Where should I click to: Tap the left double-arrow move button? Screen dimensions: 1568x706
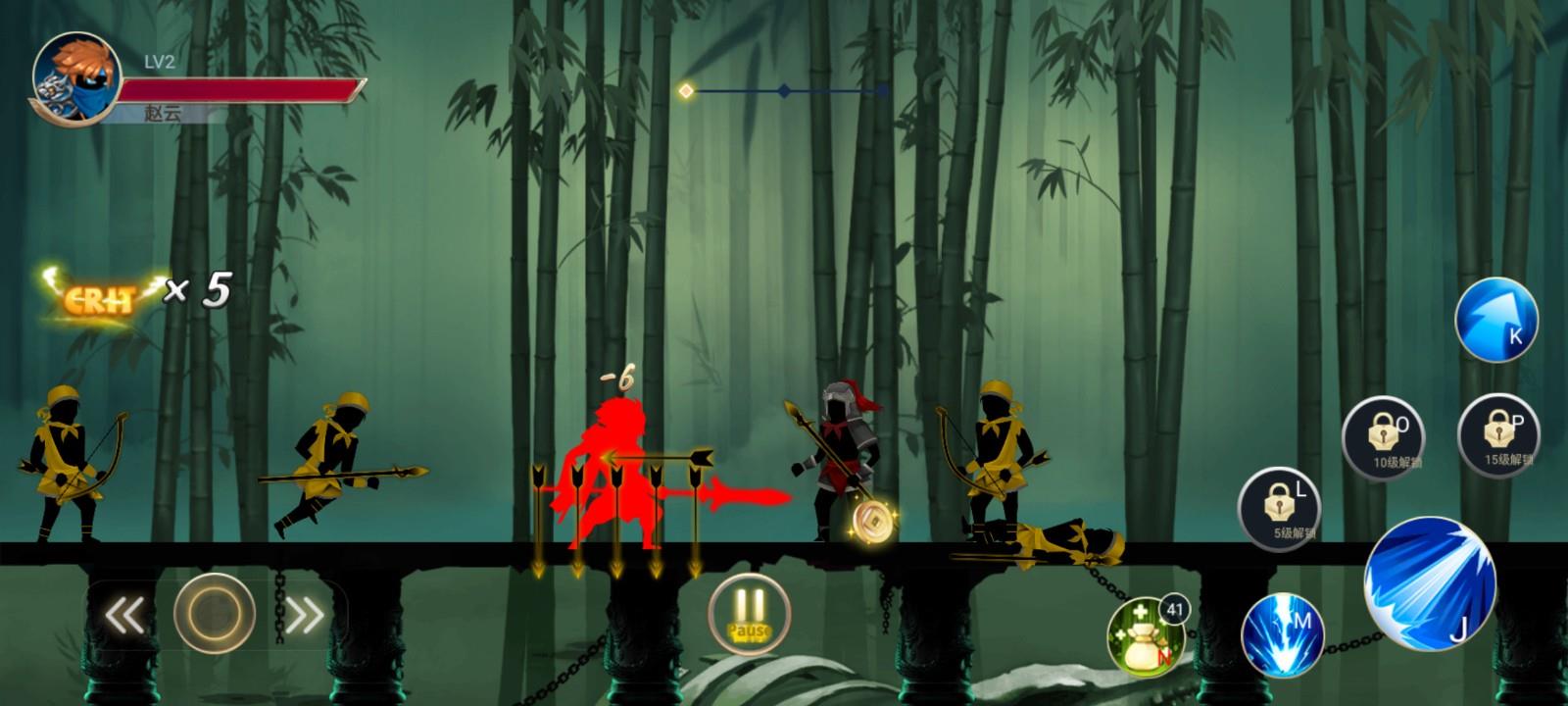125,615
